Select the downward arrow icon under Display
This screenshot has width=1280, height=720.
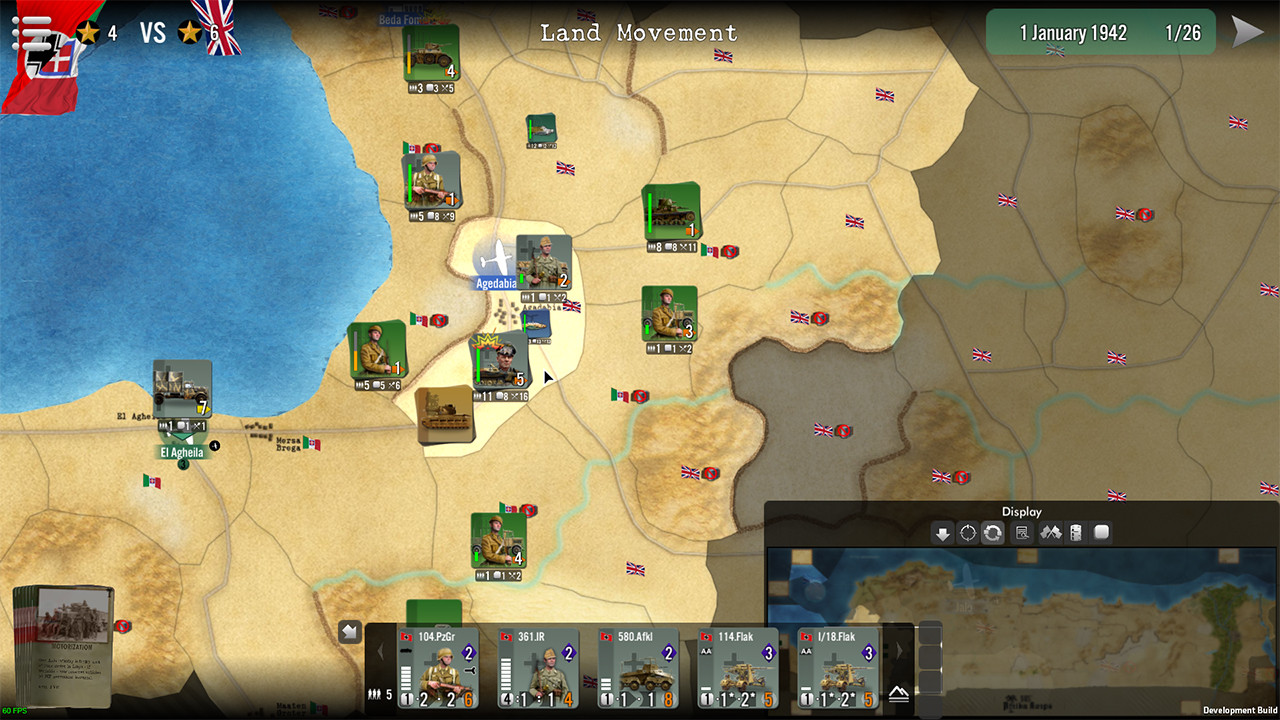point(941,533)
